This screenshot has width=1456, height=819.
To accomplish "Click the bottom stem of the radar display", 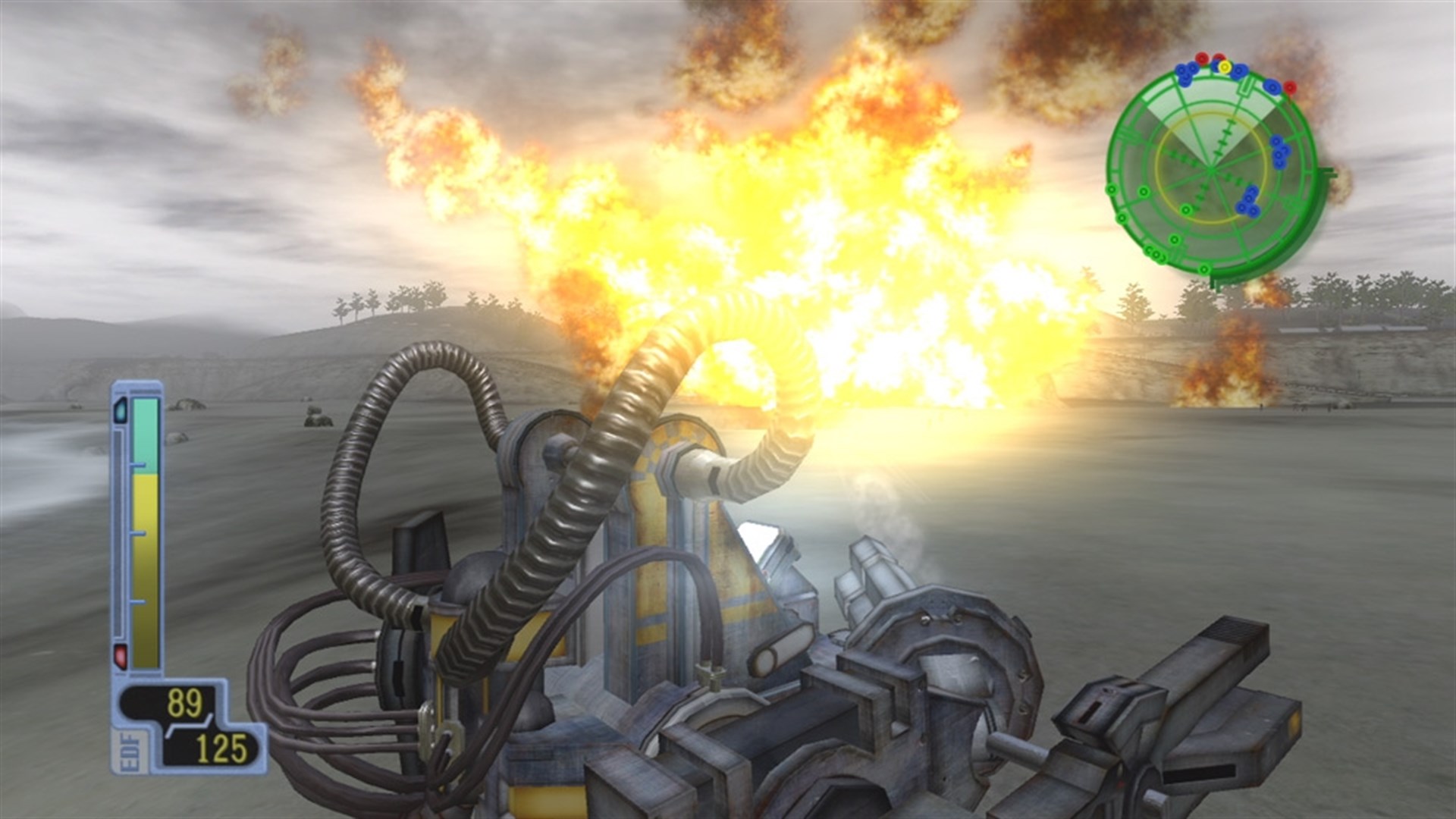I will click(1215, 284).
